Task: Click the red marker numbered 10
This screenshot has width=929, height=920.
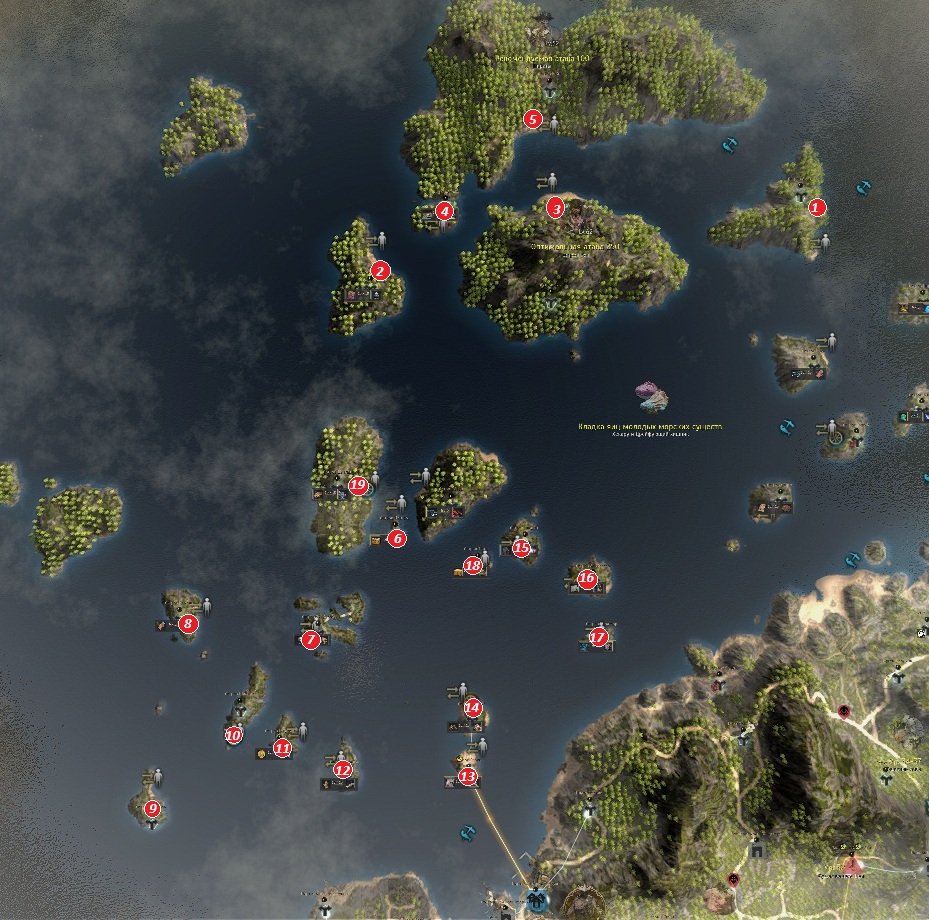Action: pyautogui.click(x=233, y=735)
